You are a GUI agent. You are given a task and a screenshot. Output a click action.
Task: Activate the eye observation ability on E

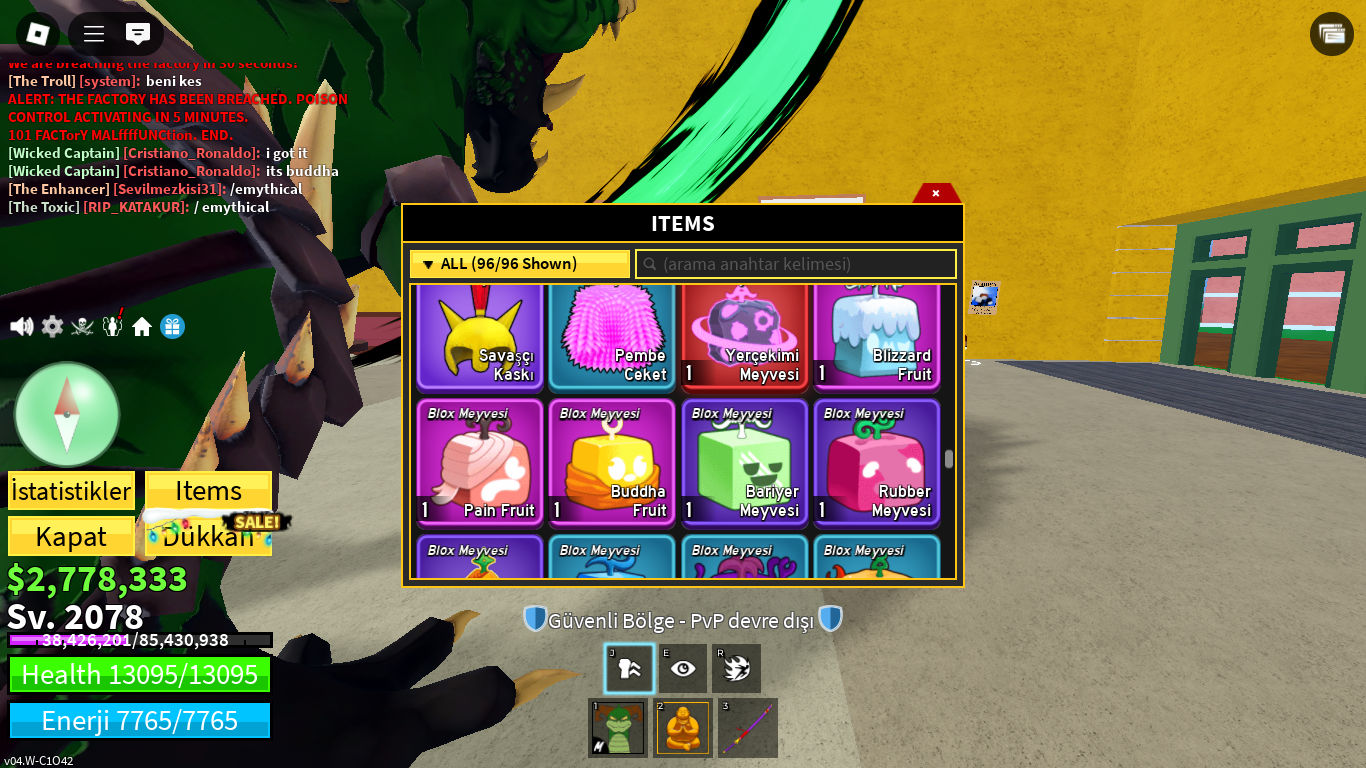tap(683, 668)
